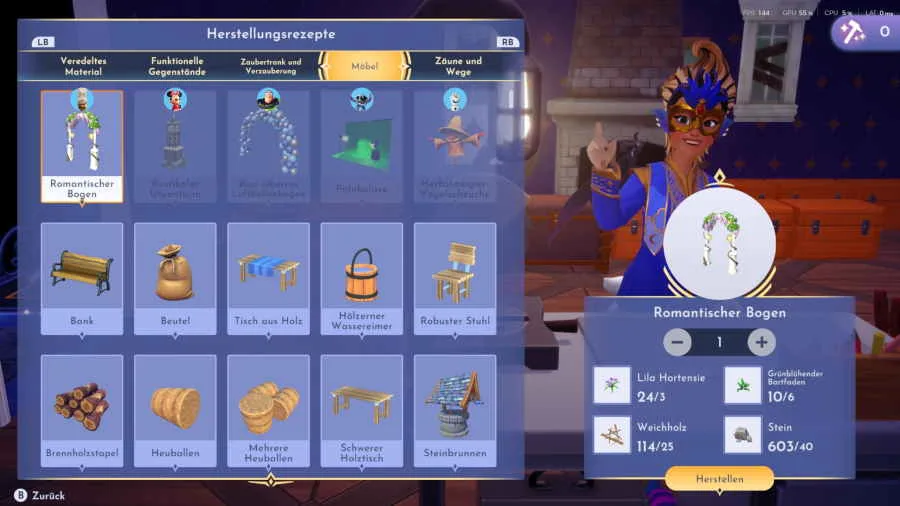Switch to the Zäune und Wege tab
The height and width of the screenshot is (506, 900).
[458, 66]
